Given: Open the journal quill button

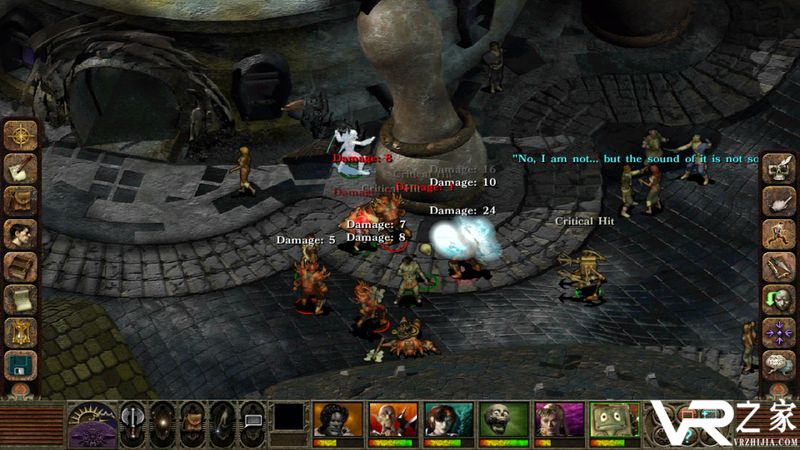Looking at the screenshot, I should click(20, 167).
